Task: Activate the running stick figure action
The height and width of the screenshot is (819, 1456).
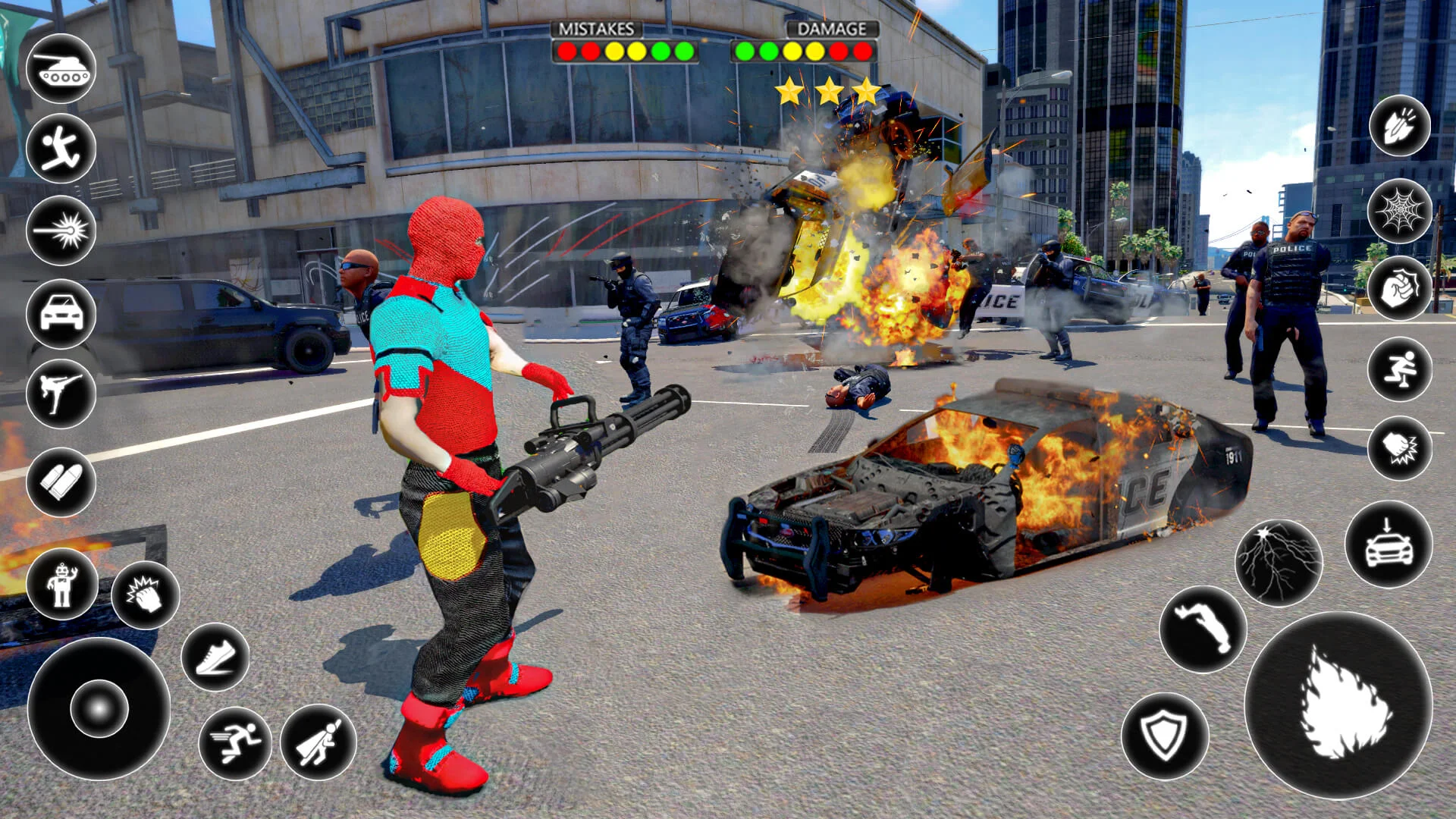Action: [x=61, y=149]
